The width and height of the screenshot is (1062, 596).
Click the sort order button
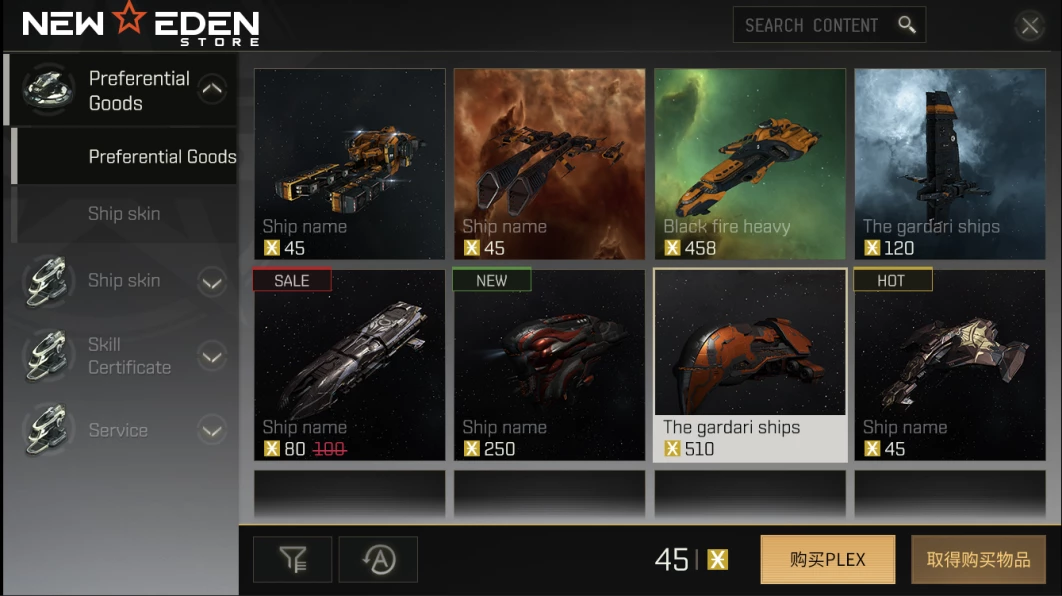pos(378,560)
